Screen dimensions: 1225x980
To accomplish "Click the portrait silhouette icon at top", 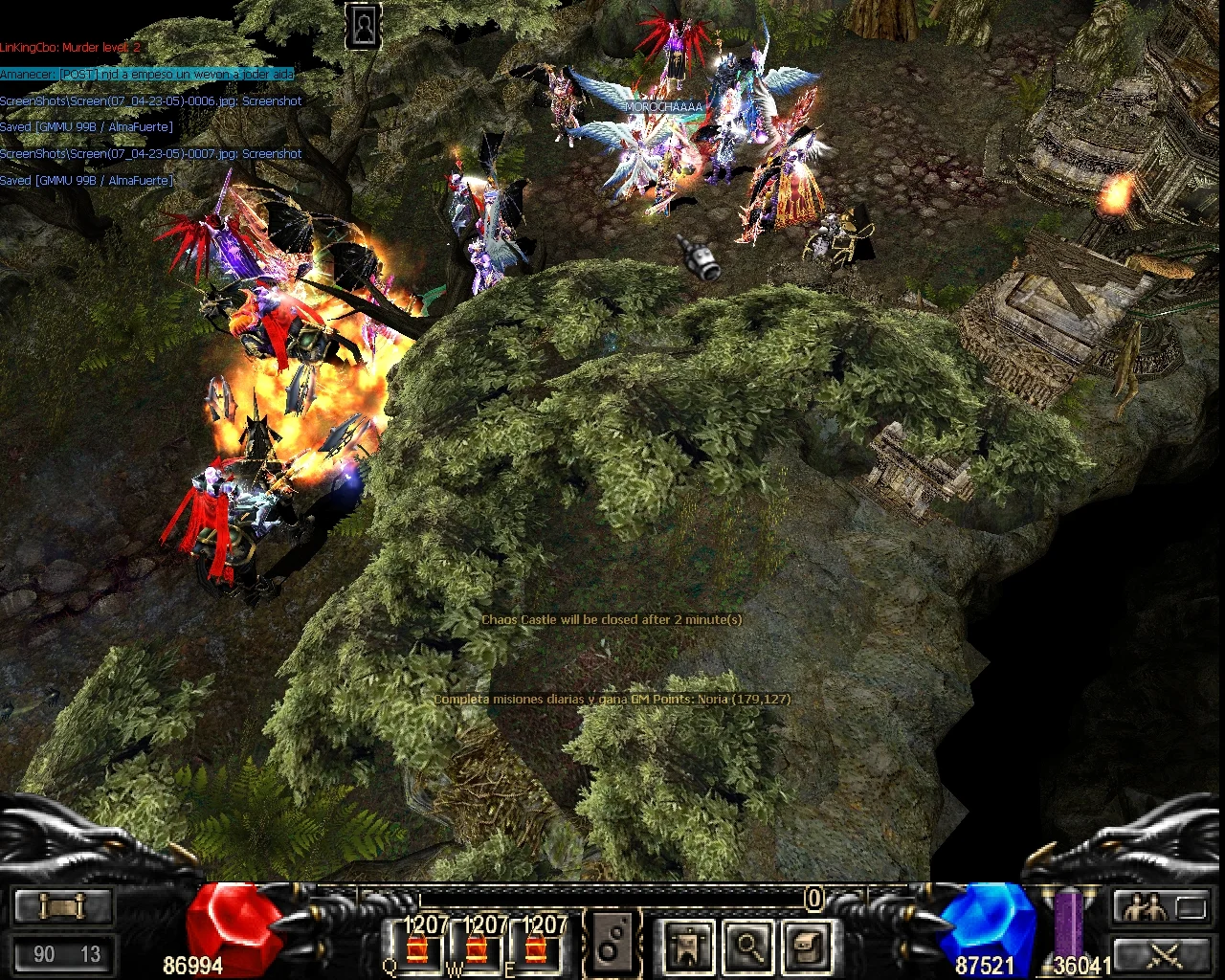I will tap(364, 26).
